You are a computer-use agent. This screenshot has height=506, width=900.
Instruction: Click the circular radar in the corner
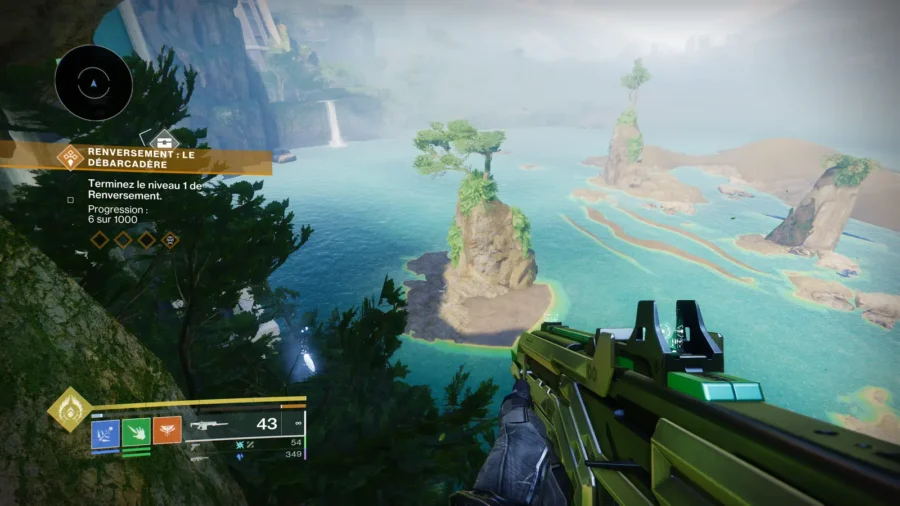coord(93,83)
